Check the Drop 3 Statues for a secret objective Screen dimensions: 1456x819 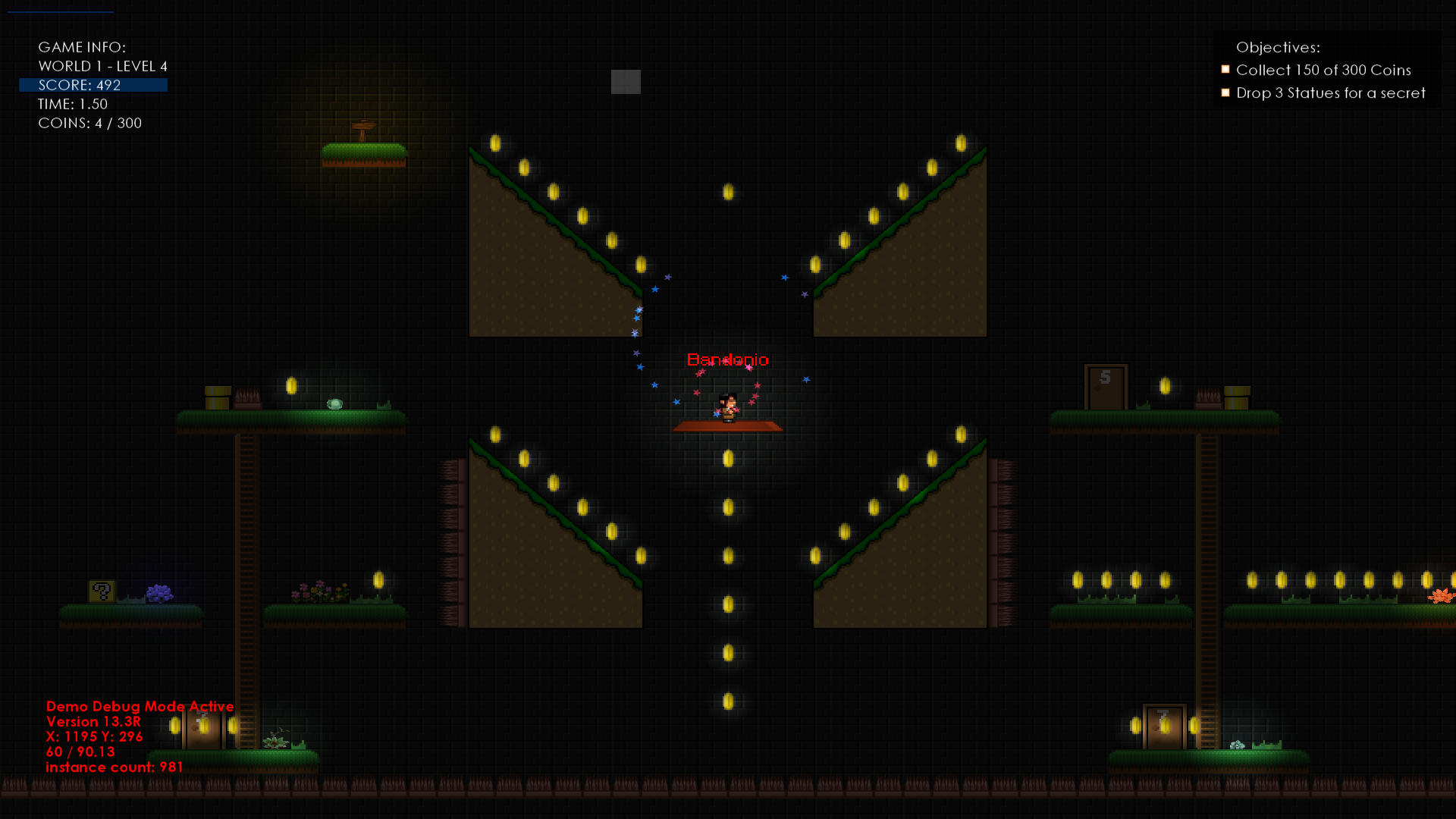point(1227,93)
